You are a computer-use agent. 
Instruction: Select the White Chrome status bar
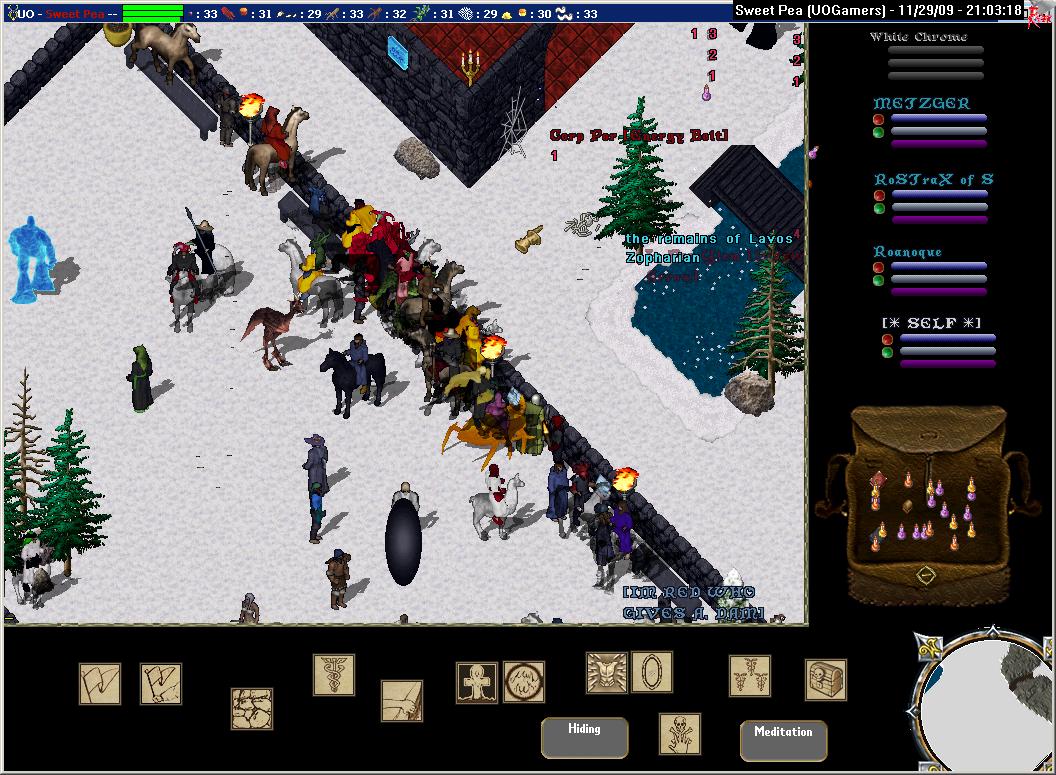point(935,56)
